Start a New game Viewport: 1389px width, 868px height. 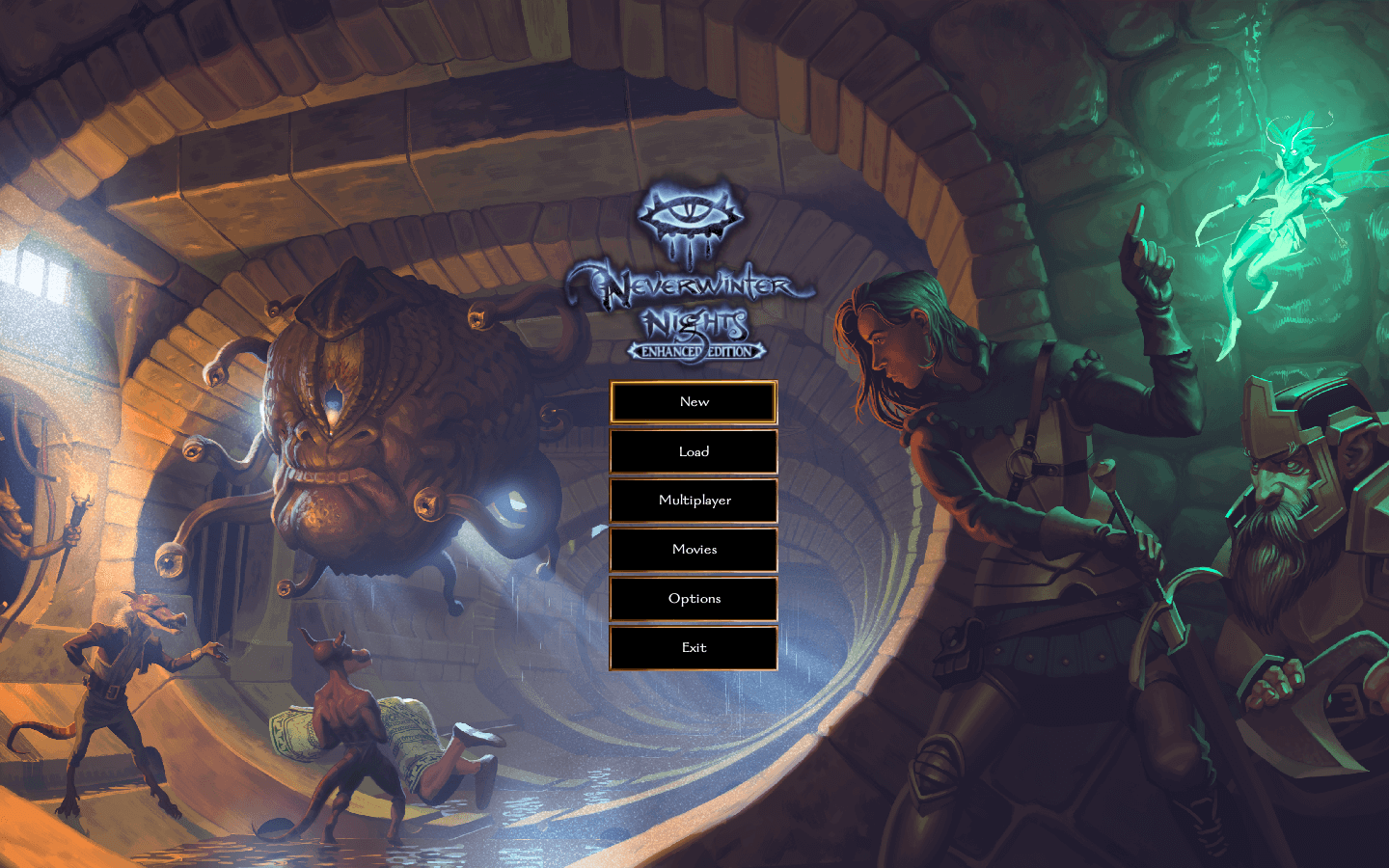(x=694, y=402)
